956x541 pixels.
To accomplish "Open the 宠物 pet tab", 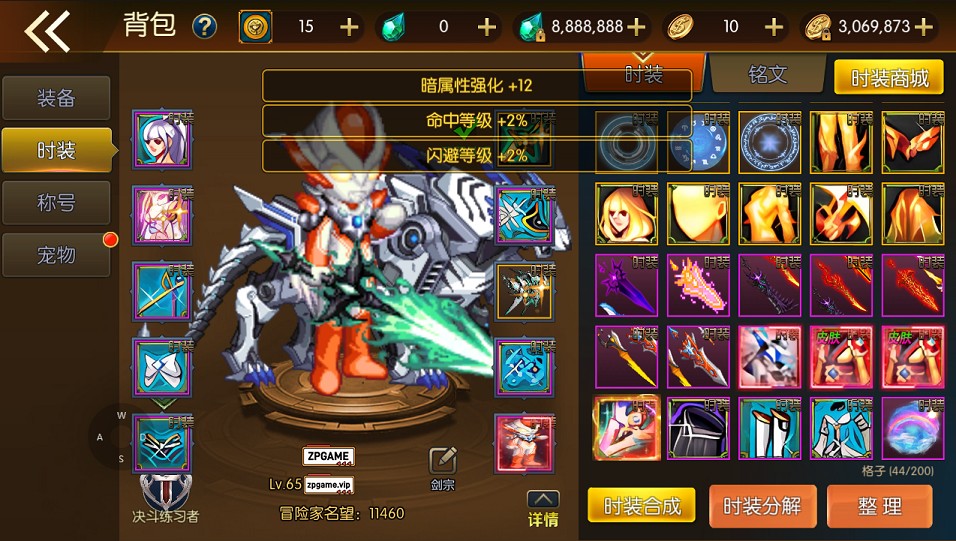I will pyautogui.click(x=57, y=255).
